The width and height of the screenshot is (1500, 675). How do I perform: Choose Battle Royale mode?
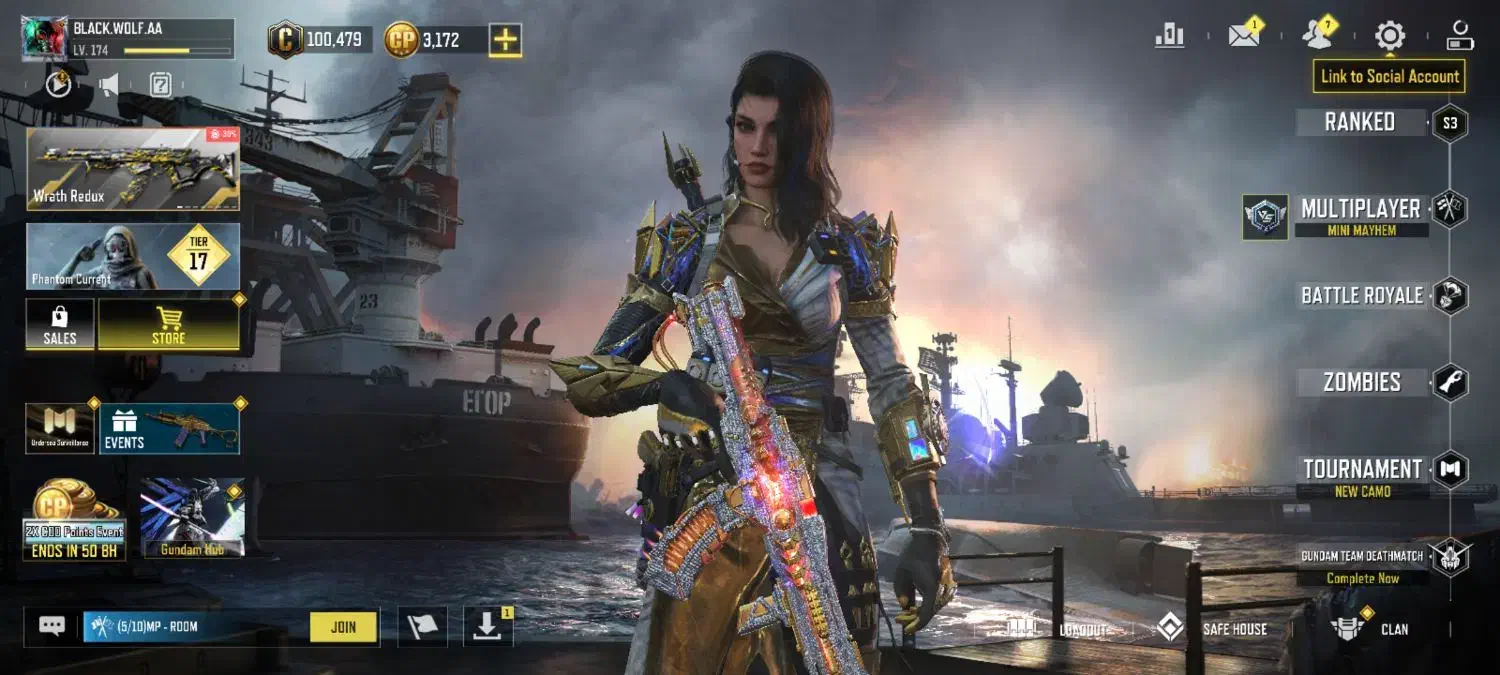(x=1361, y=296)
